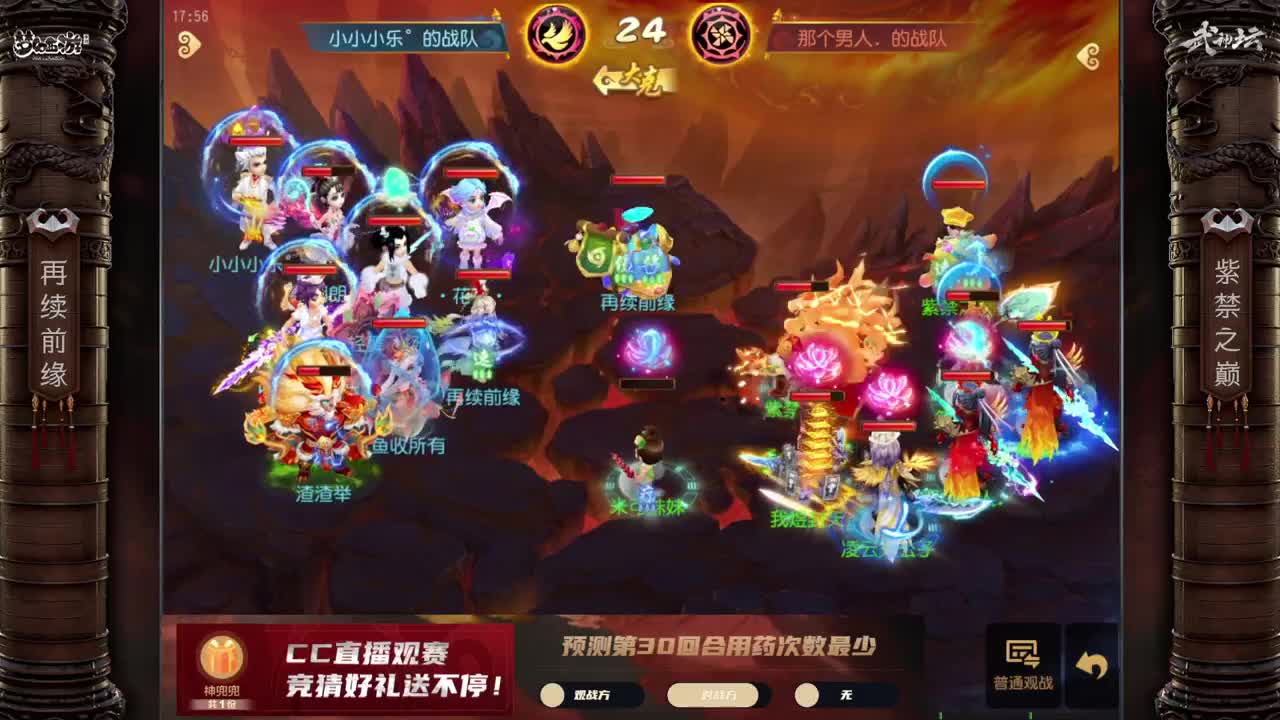Choose 无 for the prediction
The image size is (1280, 720).
[x=828, y=695]
